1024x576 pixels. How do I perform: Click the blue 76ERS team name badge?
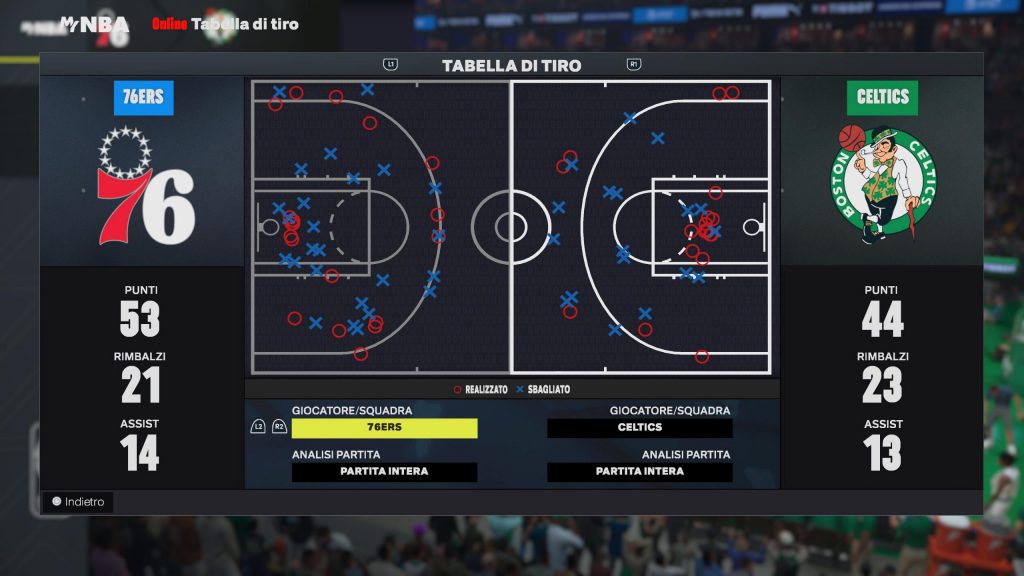tap(143, 97)
